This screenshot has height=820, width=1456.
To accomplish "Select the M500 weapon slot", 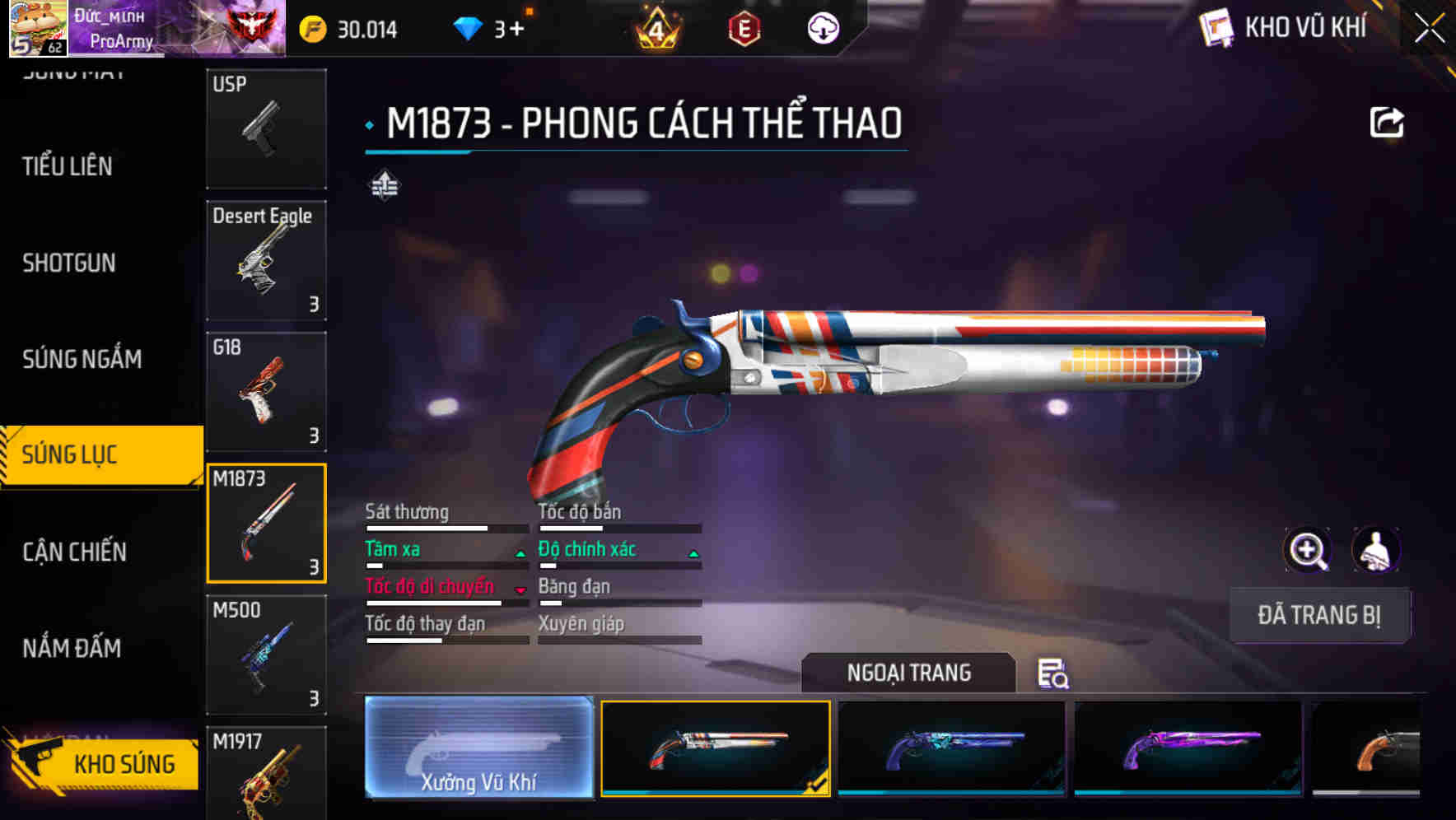I will [266, 655].
